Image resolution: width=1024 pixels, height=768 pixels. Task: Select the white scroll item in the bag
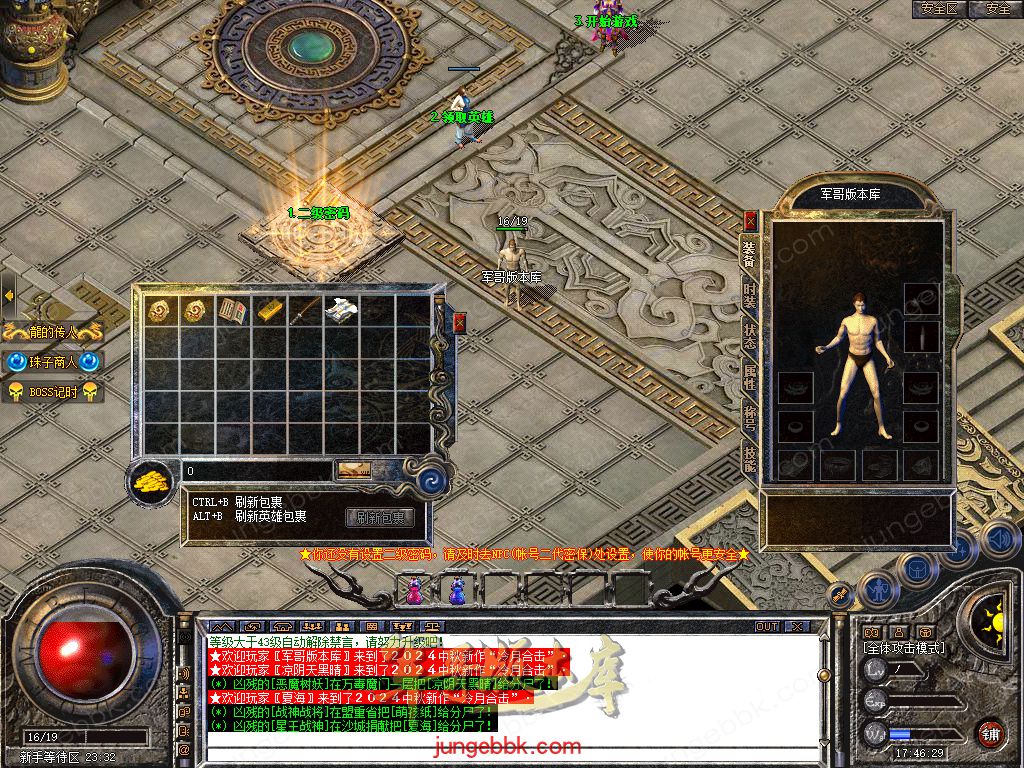341,310
